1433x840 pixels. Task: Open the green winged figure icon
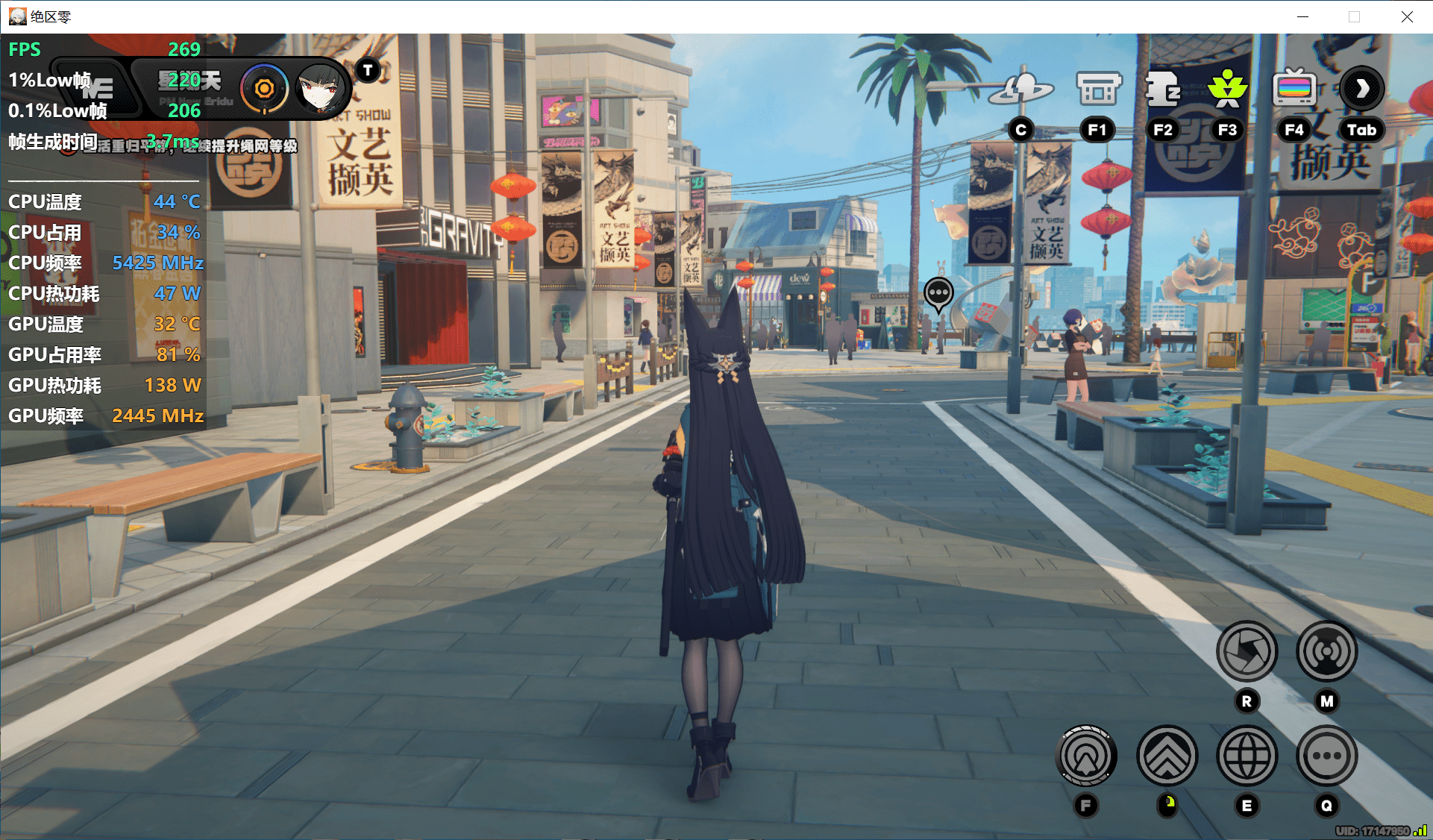tap(1227, 90)
